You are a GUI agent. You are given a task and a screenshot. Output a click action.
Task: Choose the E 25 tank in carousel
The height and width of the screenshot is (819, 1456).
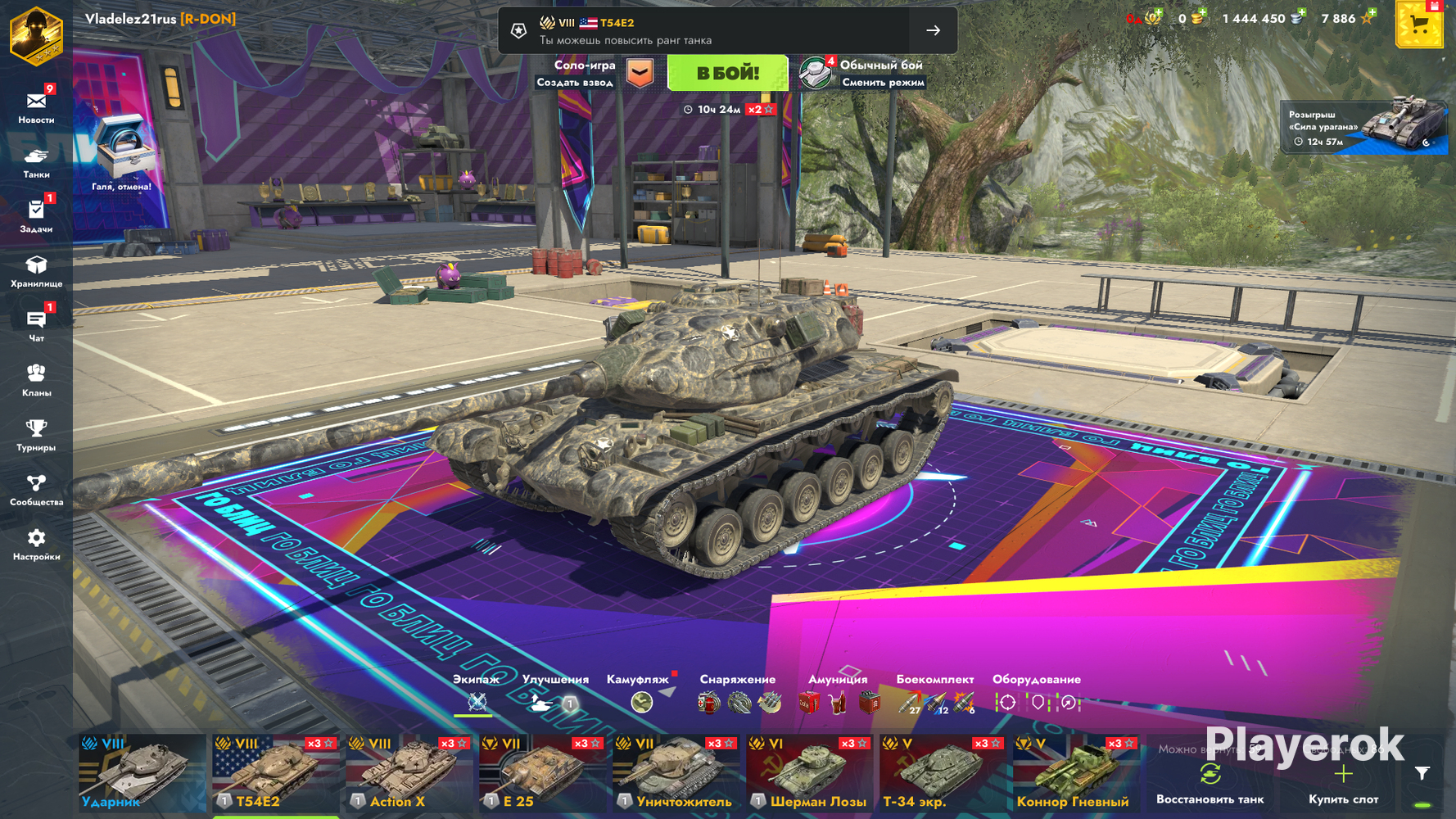click(541, 773)
